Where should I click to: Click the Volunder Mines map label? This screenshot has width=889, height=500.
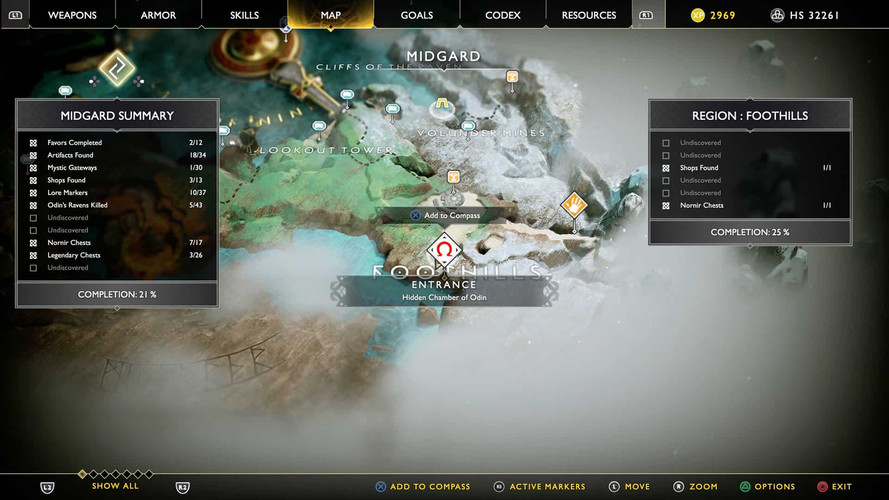482,133
